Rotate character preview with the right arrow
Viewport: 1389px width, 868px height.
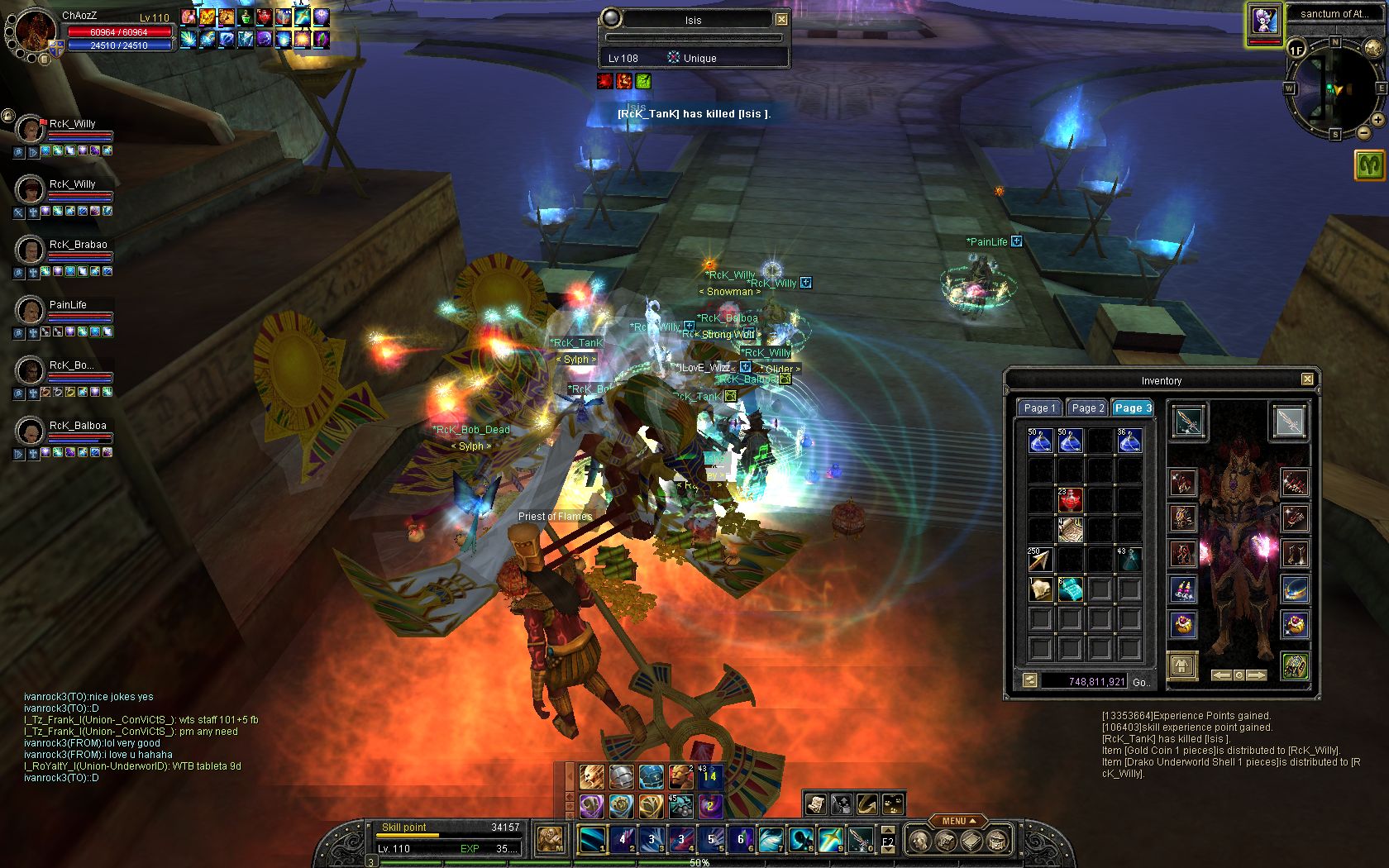tap(1257, 675)
